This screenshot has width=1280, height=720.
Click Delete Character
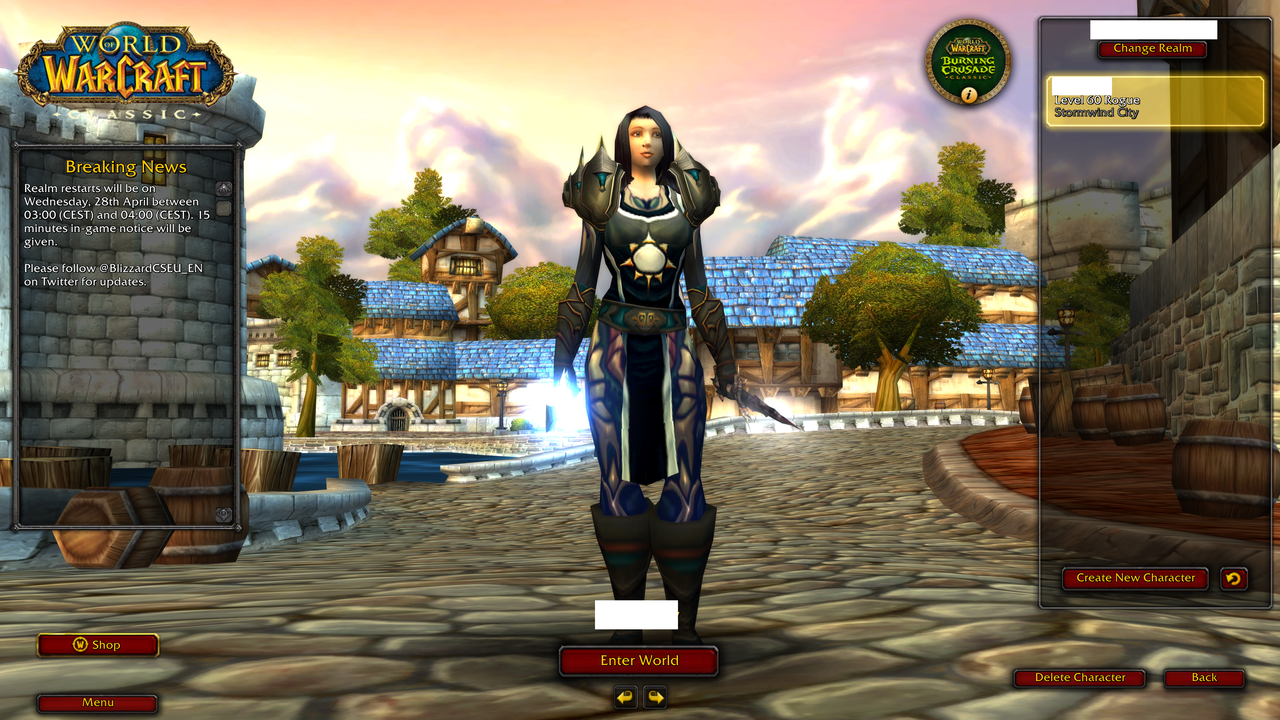coord(1080,678)
